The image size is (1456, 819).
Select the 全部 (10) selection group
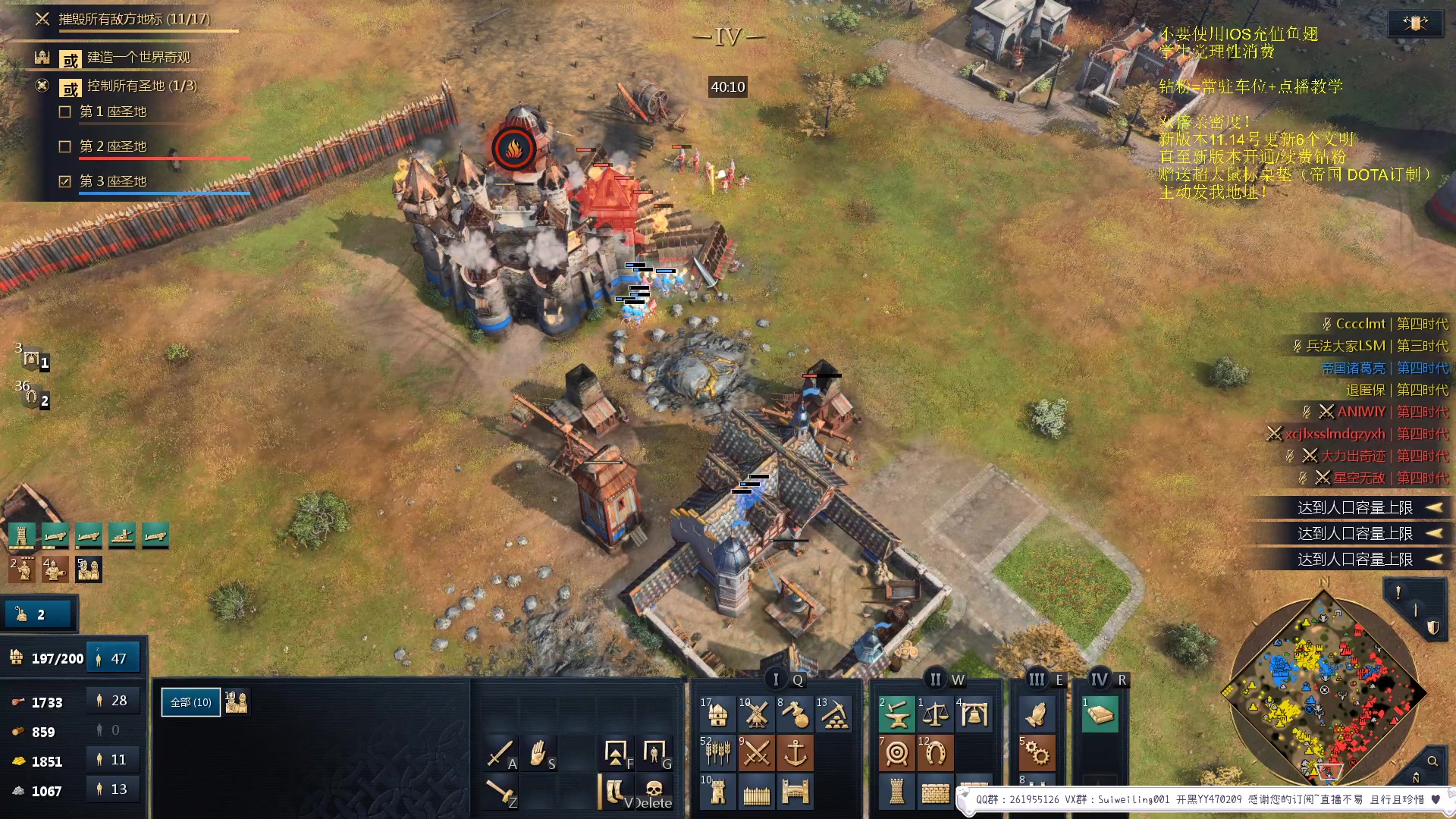coord(190,702)
